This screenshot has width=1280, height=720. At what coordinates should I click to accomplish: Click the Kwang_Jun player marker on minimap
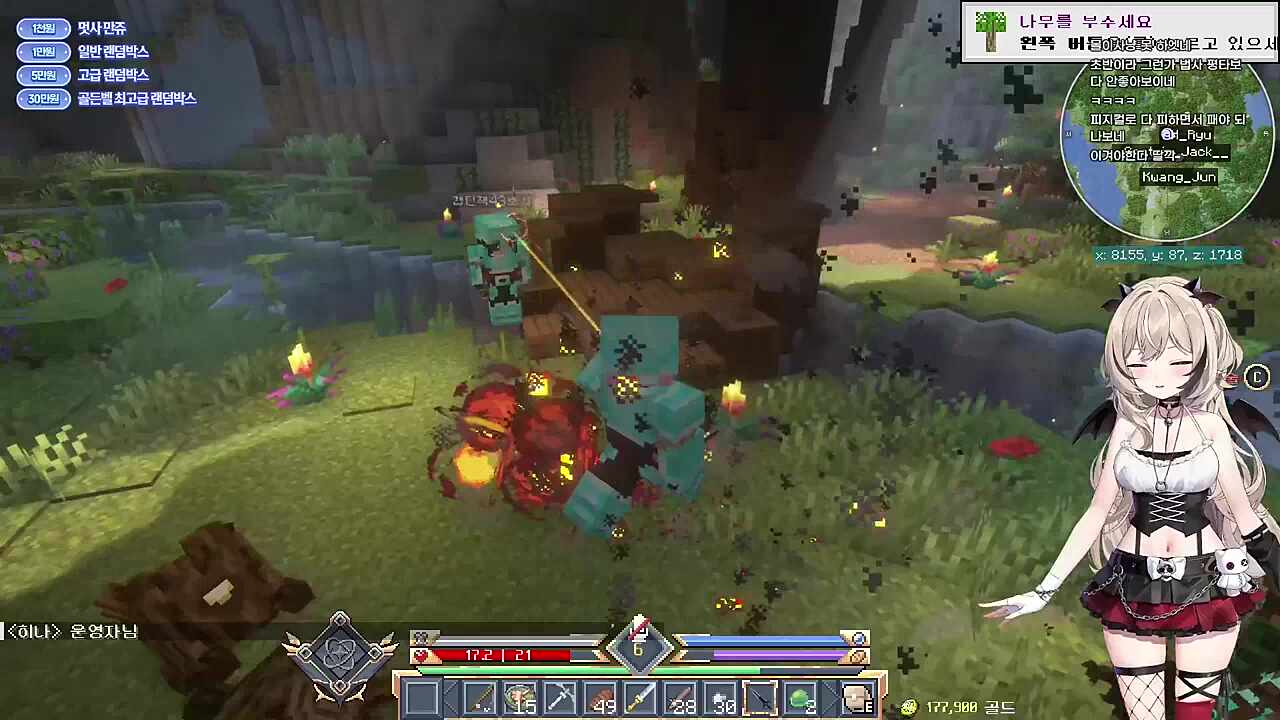1179,177
